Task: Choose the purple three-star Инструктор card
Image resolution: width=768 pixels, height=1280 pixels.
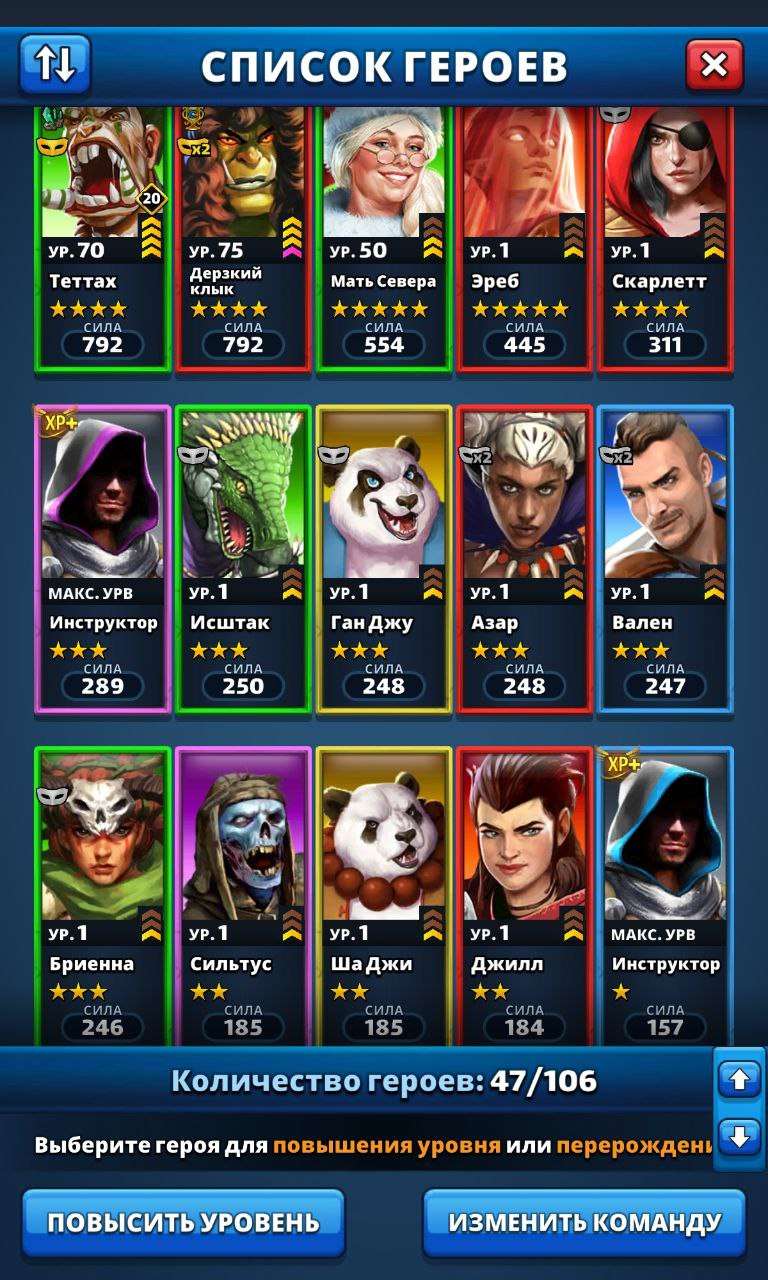Action: pos(103,558)
